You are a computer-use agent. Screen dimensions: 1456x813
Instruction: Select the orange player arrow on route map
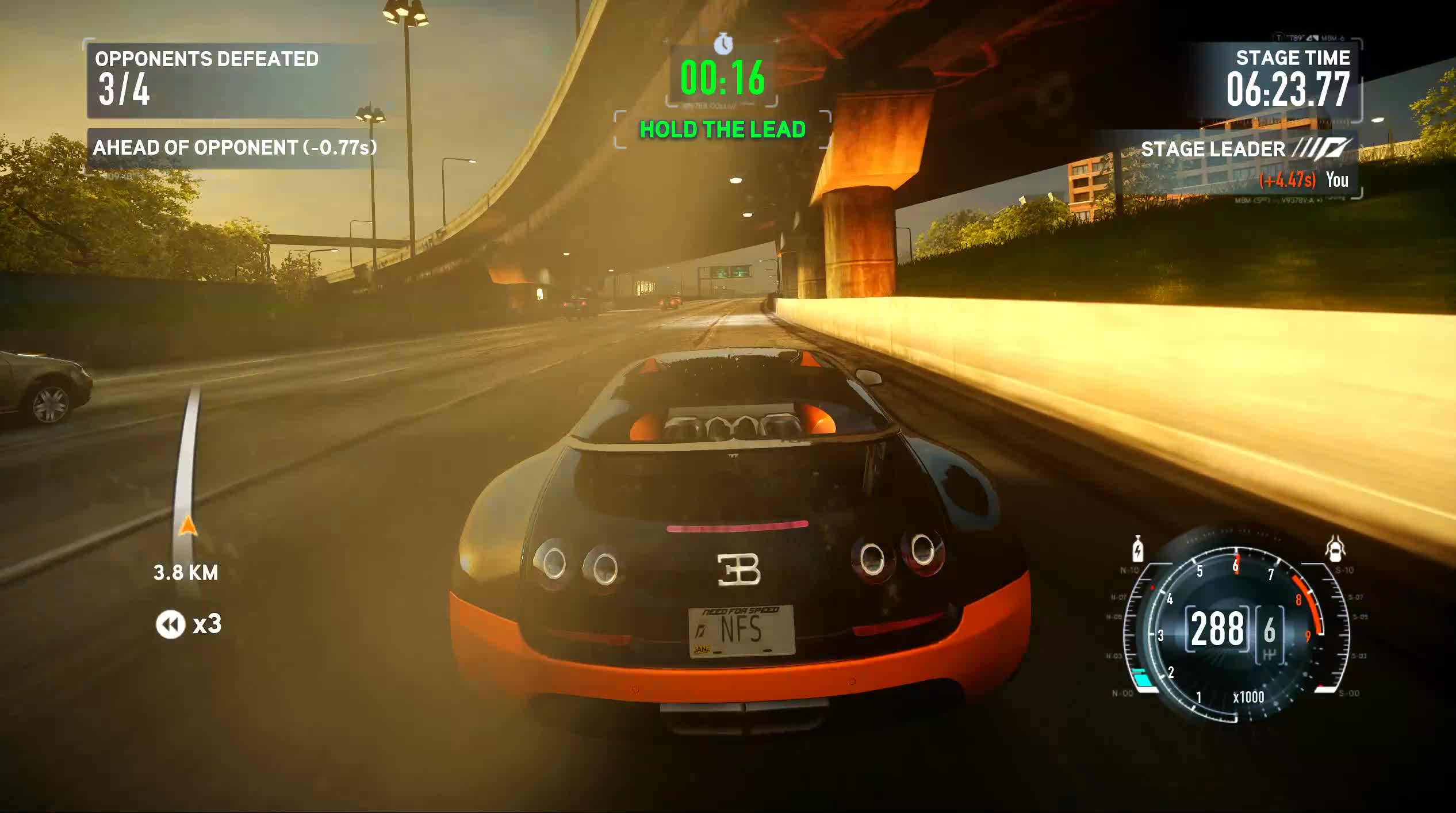(x=187, y=526)
